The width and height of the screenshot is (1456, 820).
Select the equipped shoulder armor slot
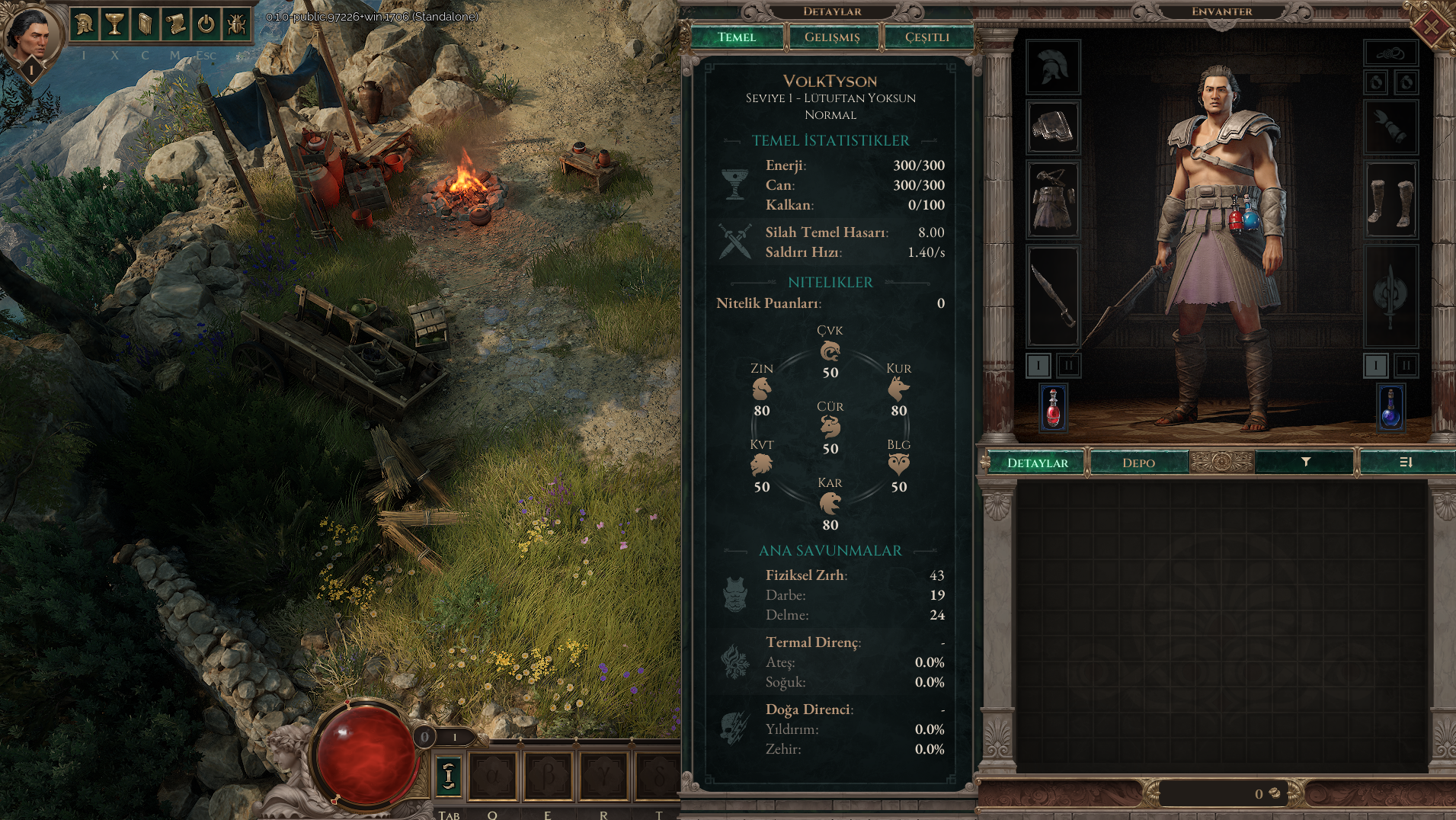[1052, 127]
